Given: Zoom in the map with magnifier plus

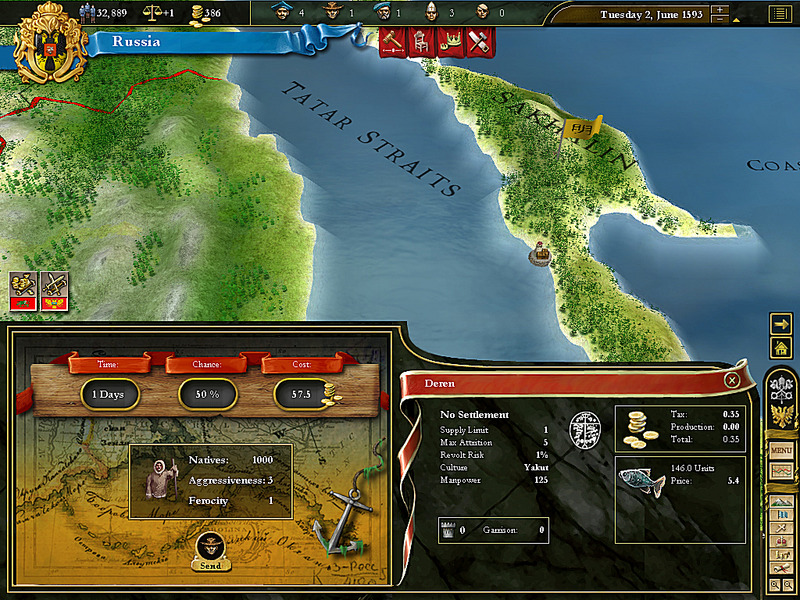Looking at the screenshot, I should [x=775, y=584].
